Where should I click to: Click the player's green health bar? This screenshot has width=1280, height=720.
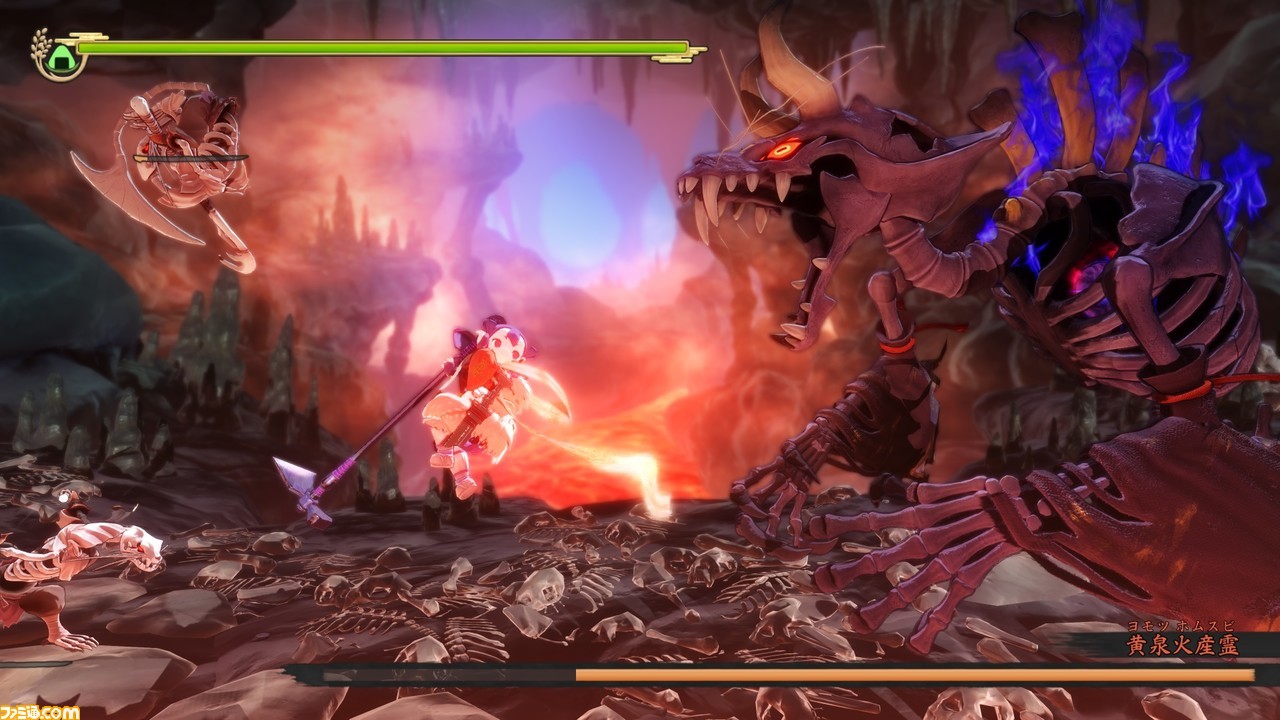(380, 45)
